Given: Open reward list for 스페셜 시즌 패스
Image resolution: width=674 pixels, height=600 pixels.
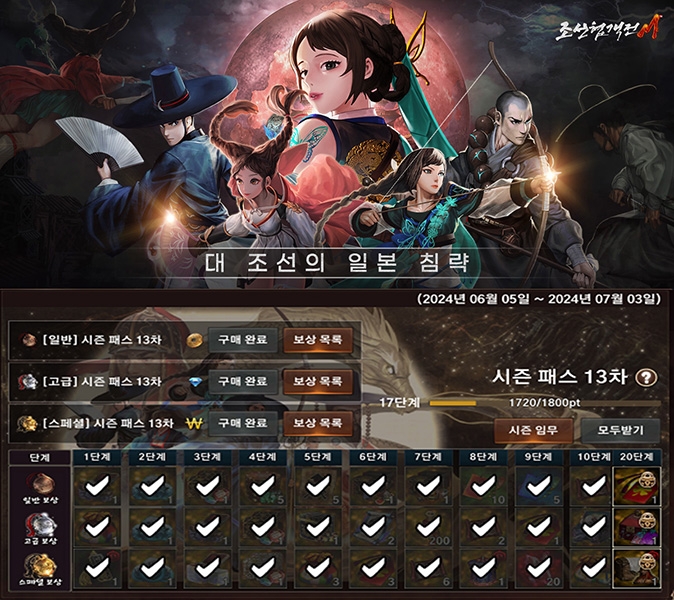Looking at the screenshot, I should pos(317,424).
